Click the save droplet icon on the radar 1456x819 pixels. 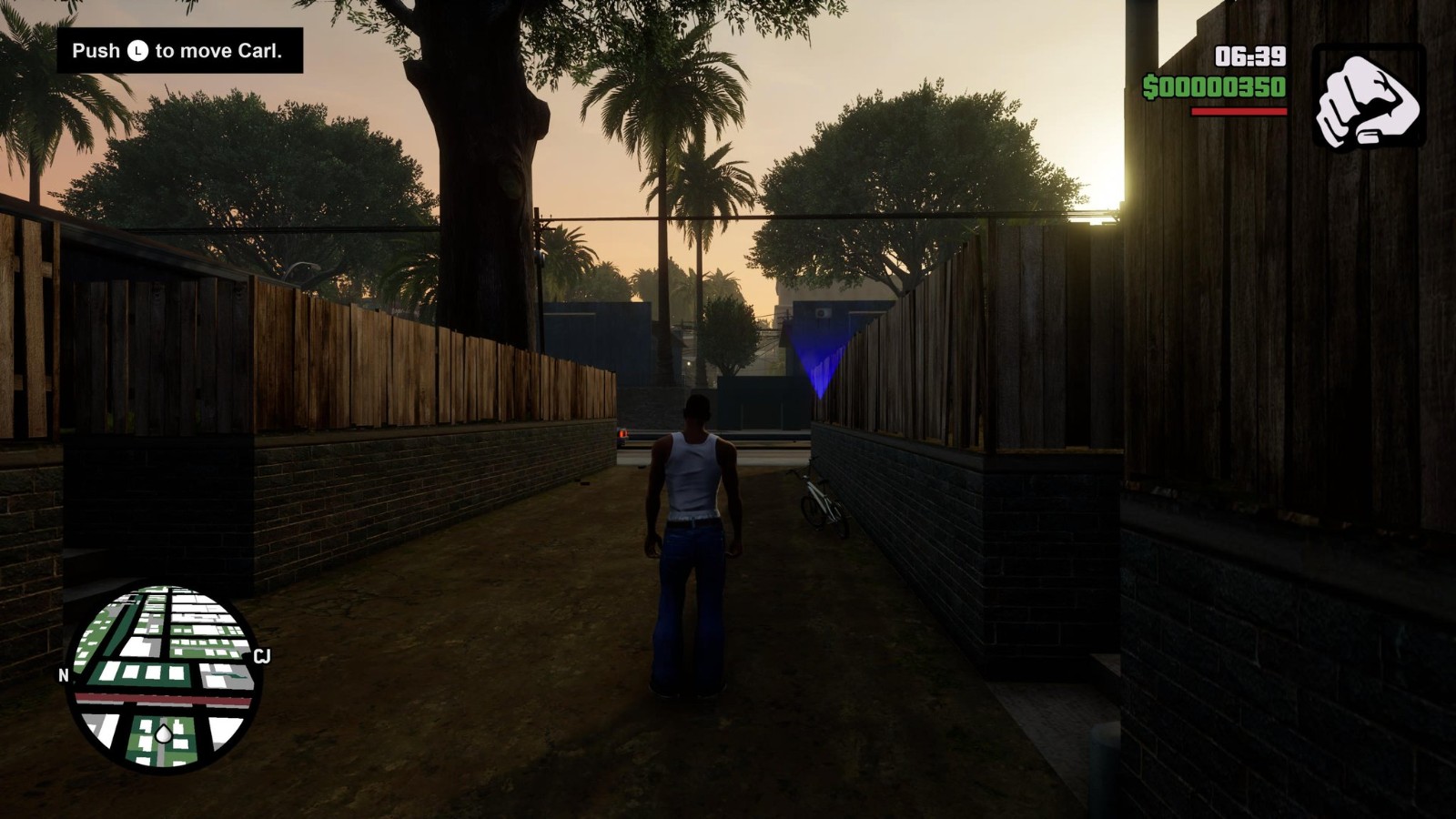tap(164, 733)
